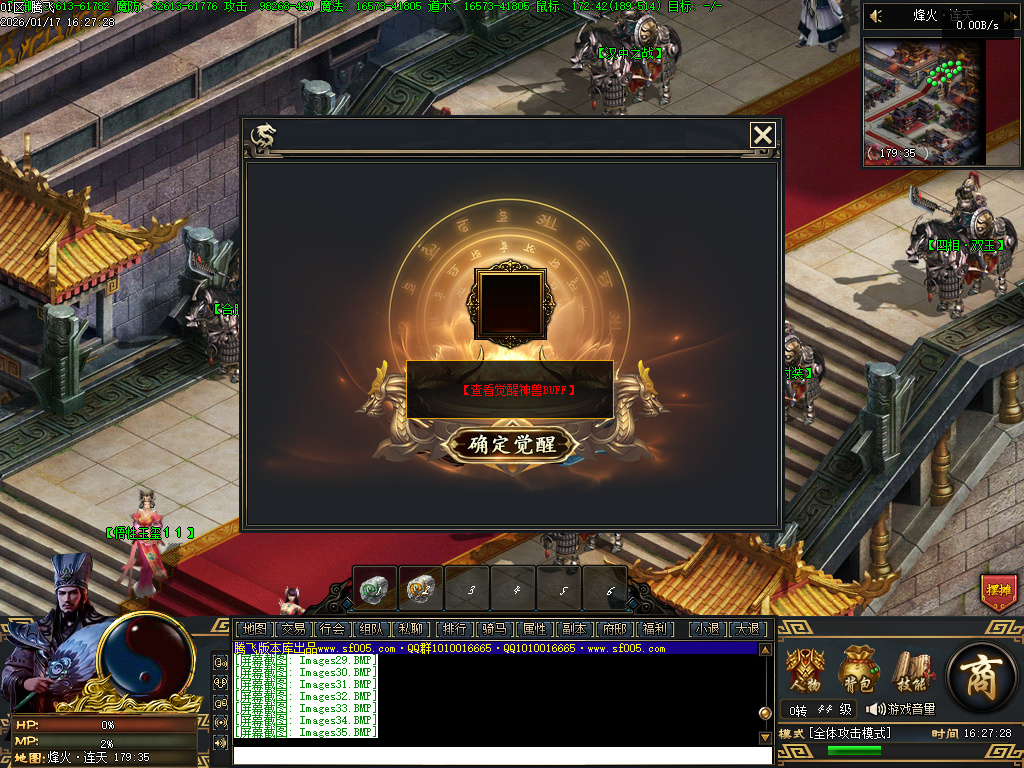
Task: Click 大退 to exit the game
Action: point(747,629)
